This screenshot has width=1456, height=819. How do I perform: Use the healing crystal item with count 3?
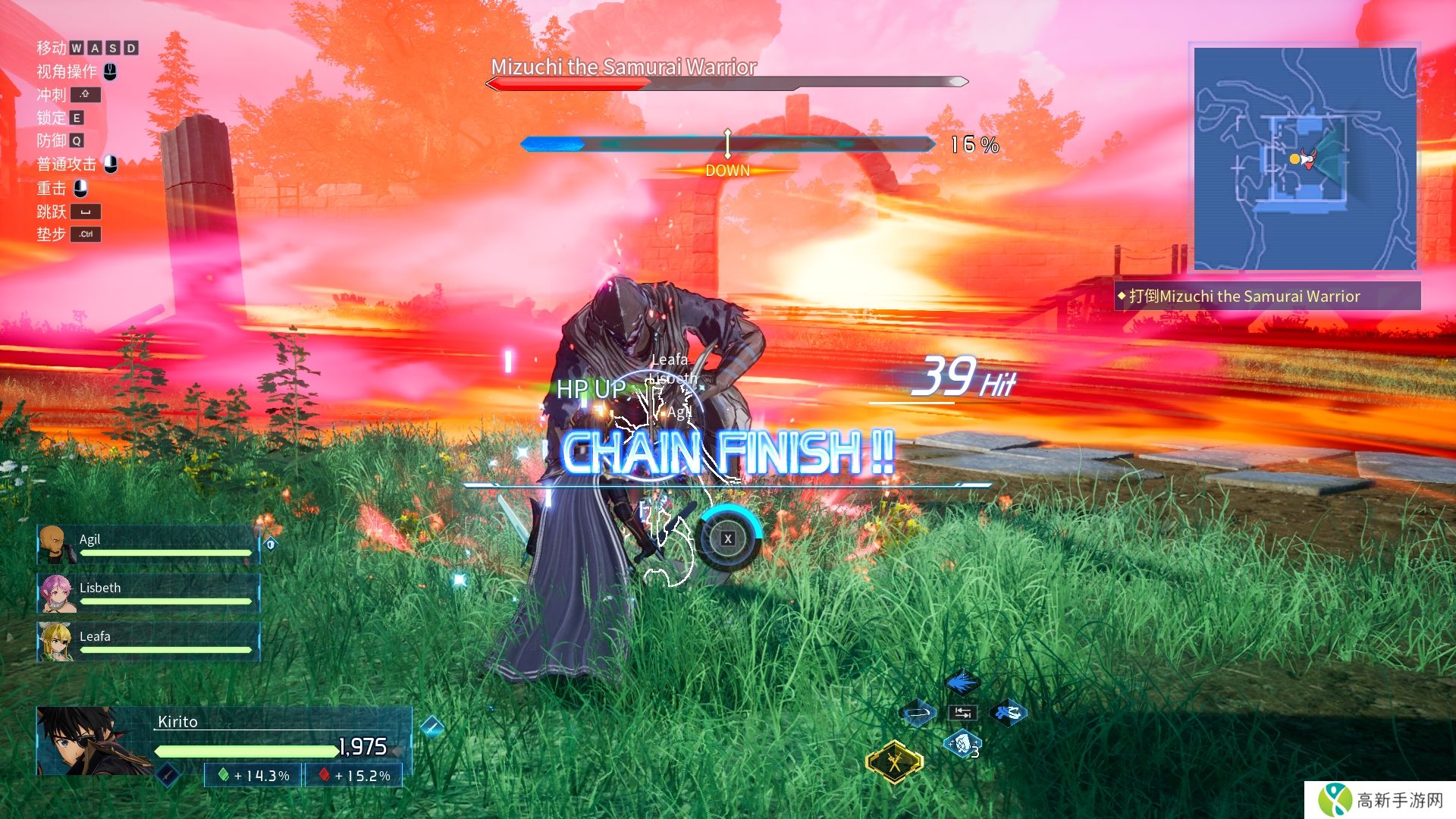tap(962, 744)
